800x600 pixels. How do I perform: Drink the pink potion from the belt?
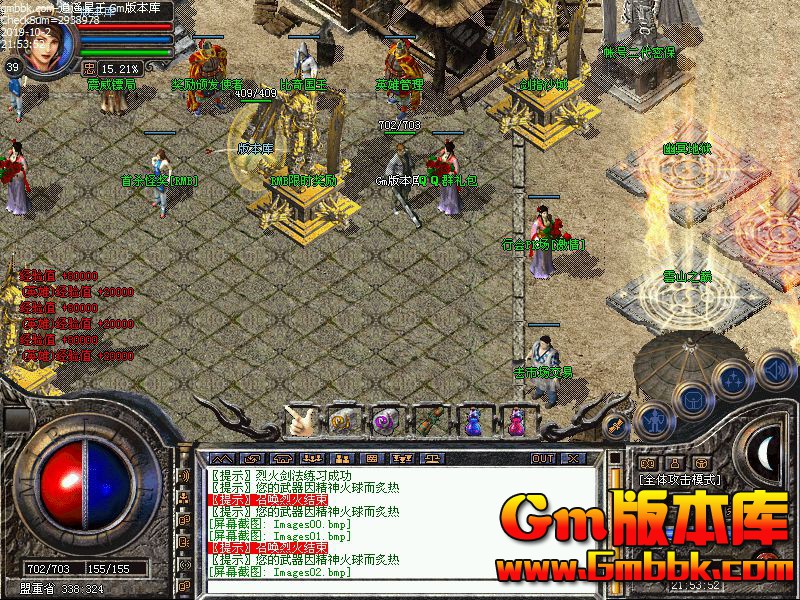pyautogui.click(x=515, y=422)
